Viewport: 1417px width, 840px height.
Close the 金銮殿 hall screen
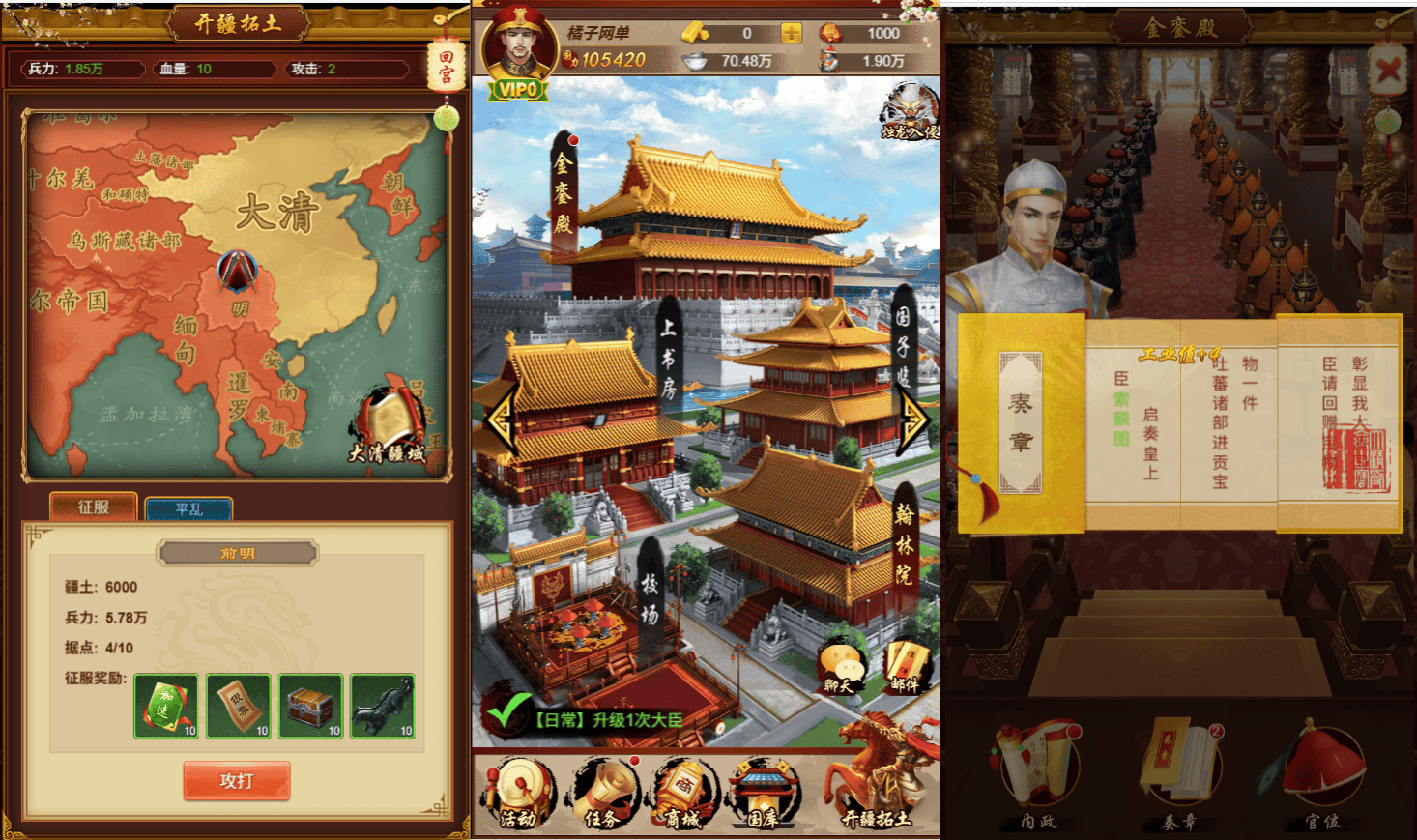[1388, 70]
